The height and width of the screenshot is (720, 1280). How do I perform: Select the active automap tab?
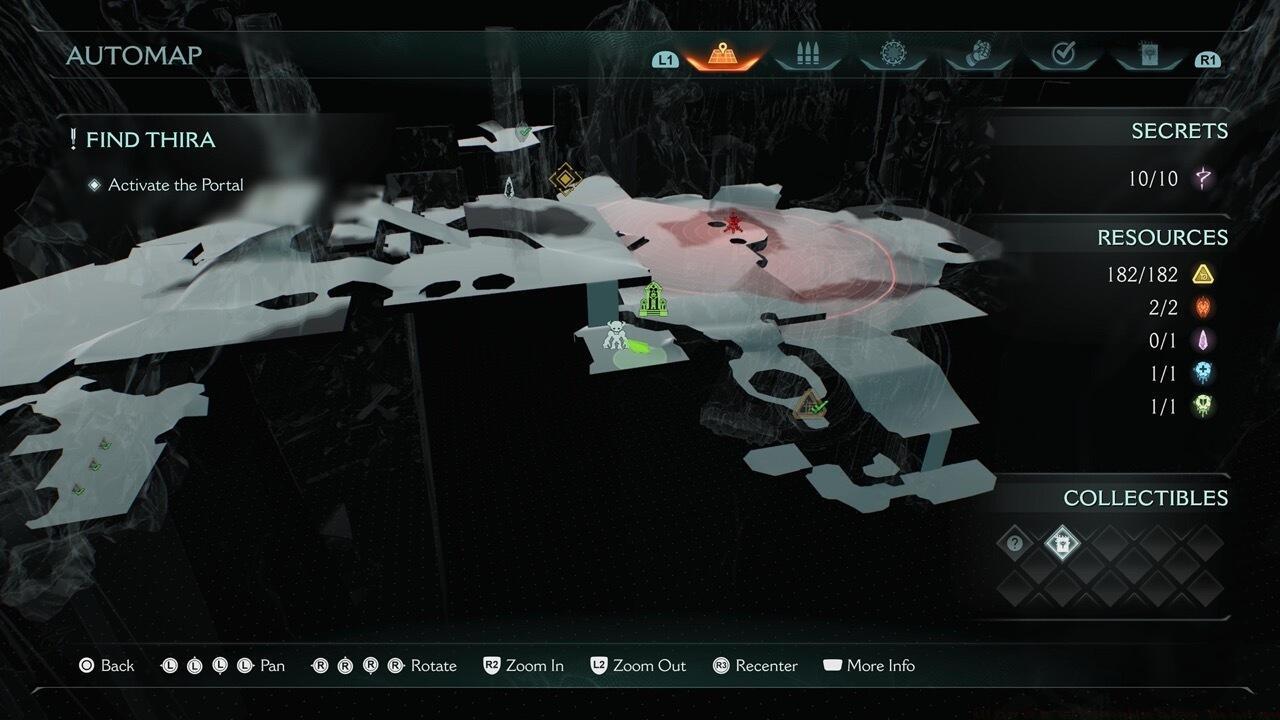[720, 56]
